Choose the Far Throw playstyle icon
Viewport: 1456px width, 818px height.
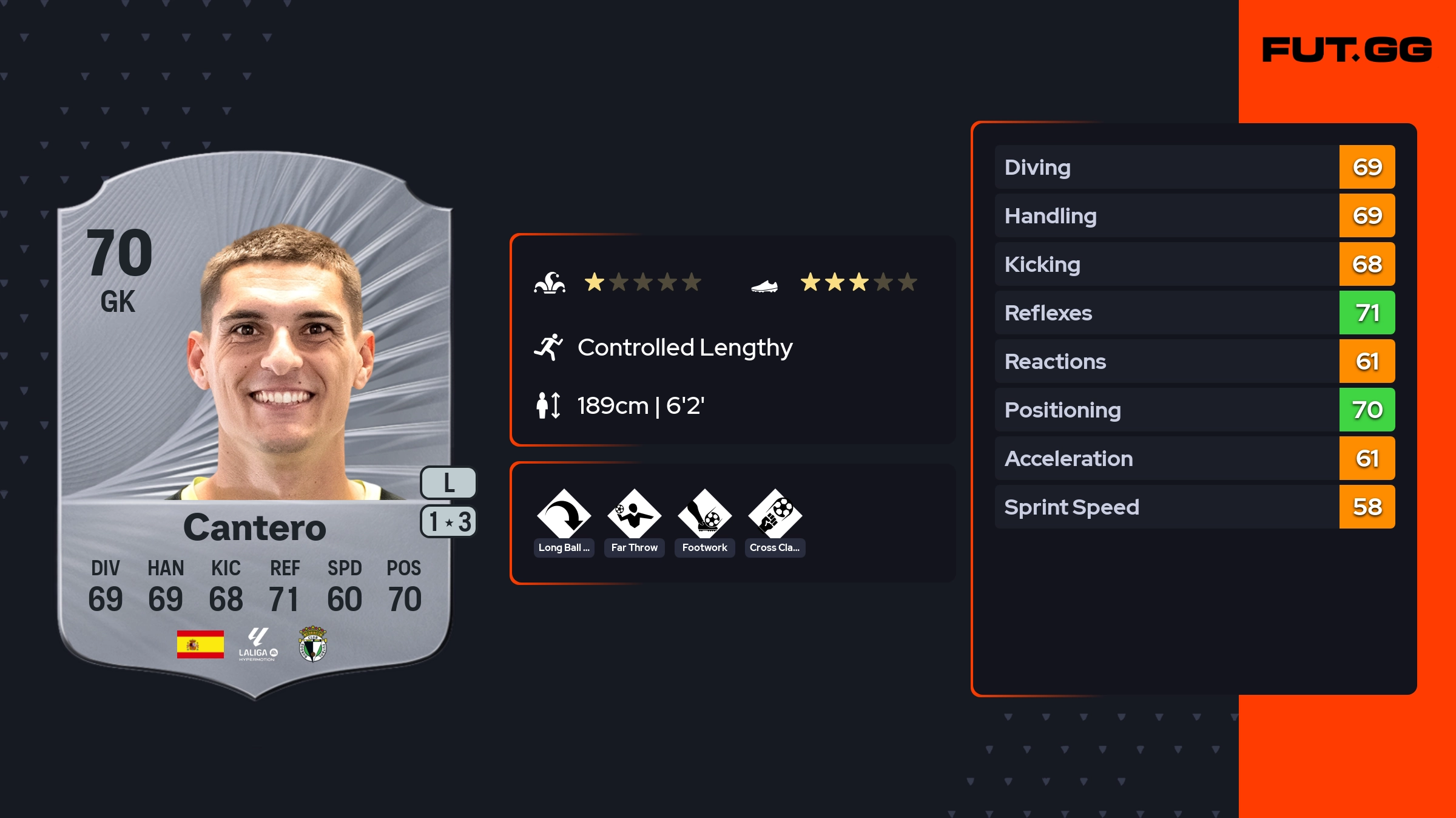point(634,515)
